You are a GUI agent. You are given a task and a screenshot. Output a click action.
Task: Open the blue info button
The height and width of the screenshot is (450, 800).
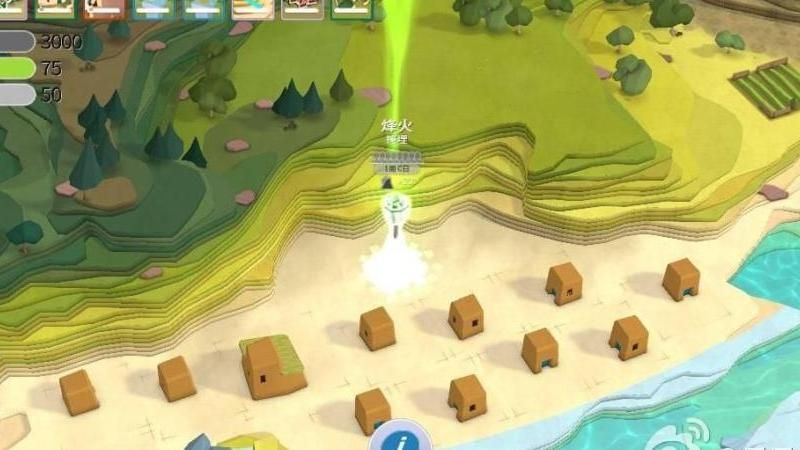(x=401, y=439)
